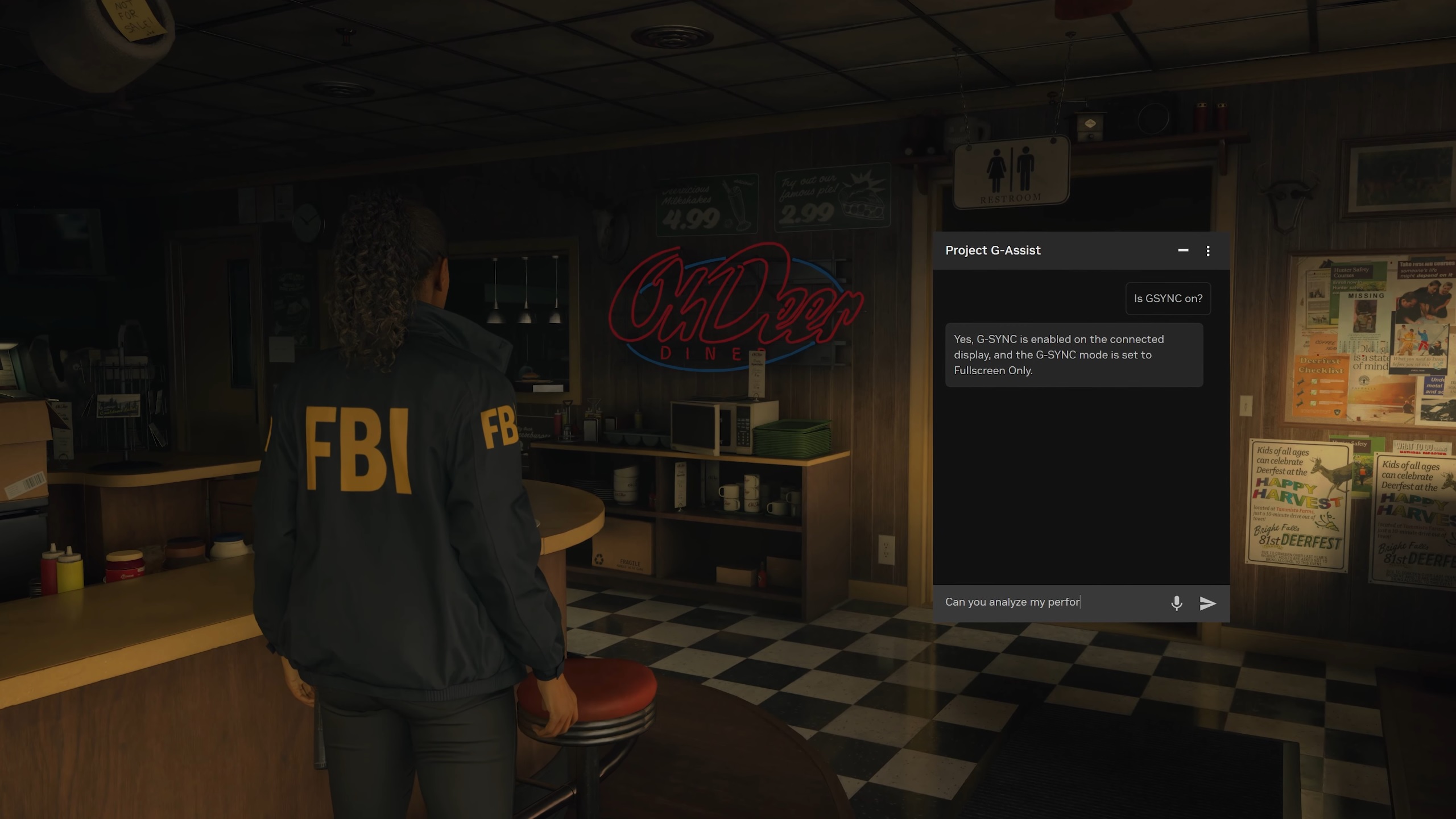Screen dimensions: 1456x819
Task: Open the G-Assist three-dot options menu
Action: click(x=1208, y=251)
